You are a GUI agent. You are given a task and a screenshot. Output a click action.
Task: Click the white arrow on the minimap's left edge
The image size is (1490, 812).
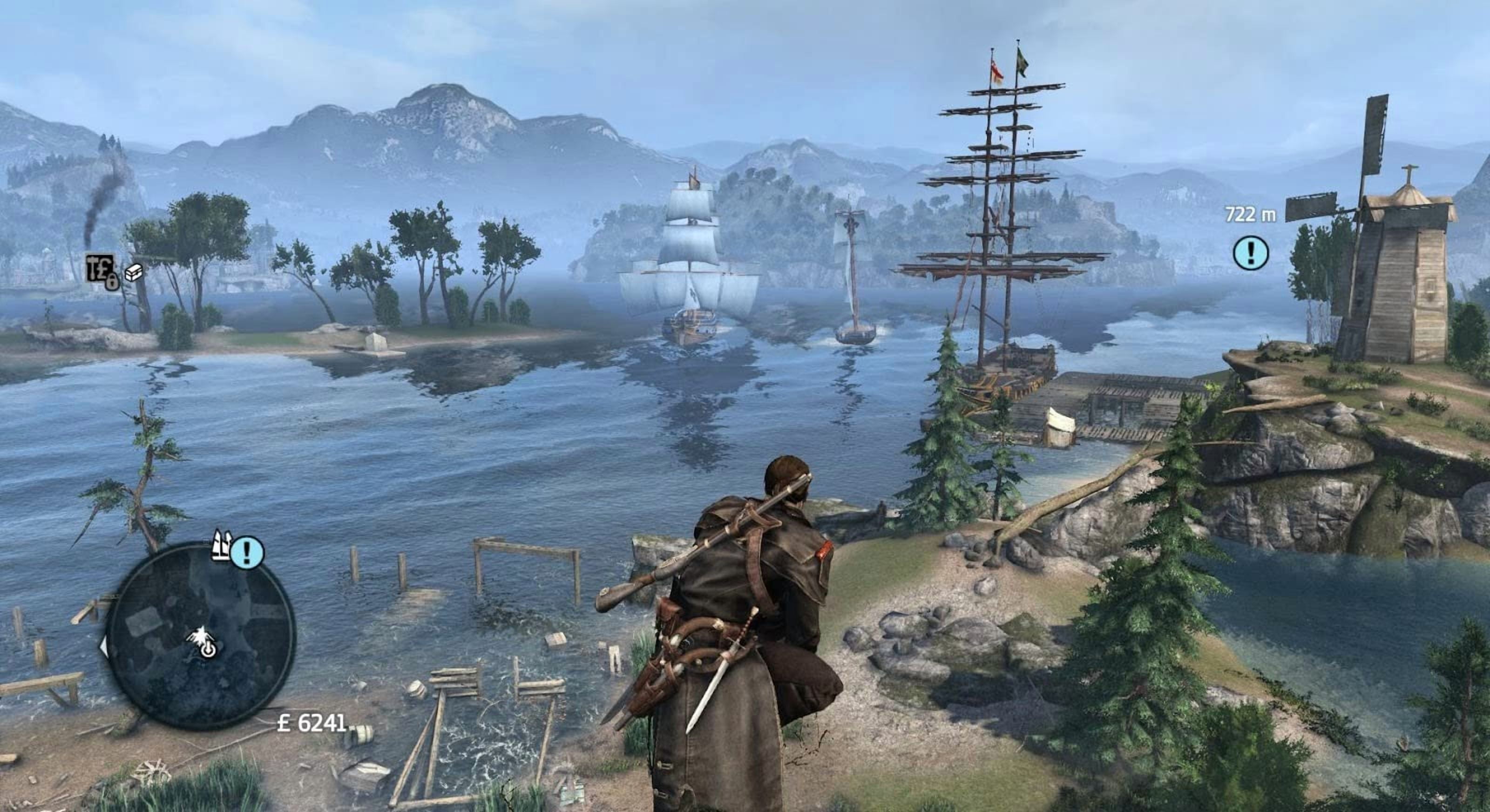[104, 647]
